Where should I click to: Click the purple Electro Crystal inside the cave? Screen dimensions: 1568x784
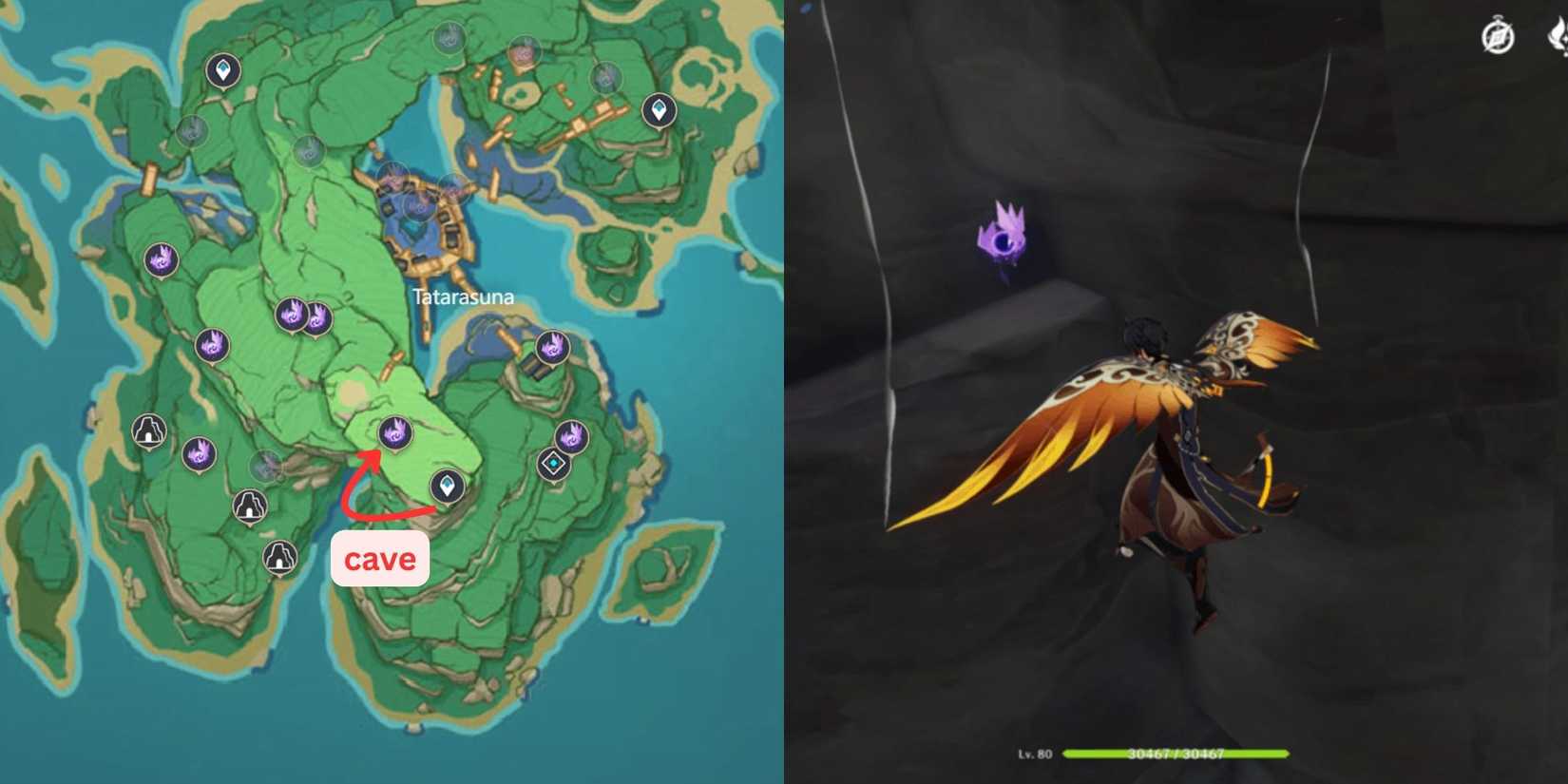1004,239
